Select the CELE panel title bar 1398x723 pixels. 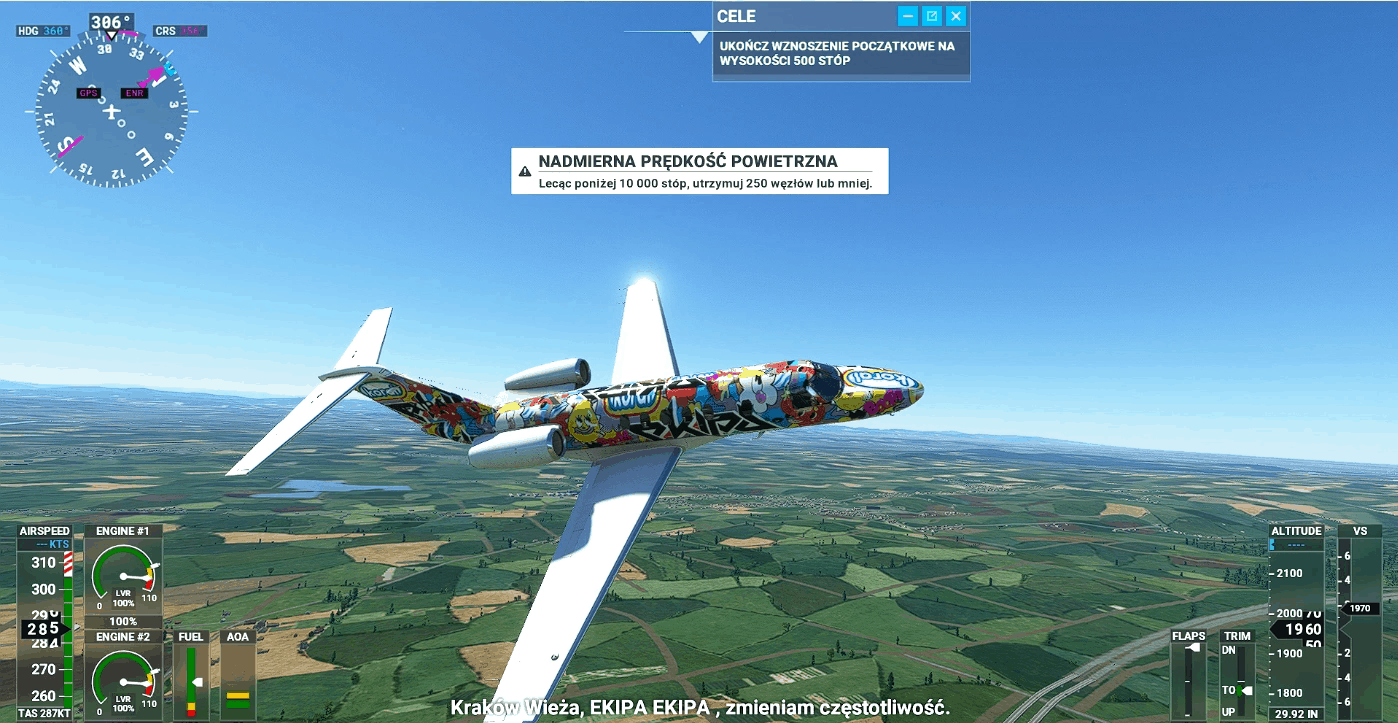click(x=800, y=16)
